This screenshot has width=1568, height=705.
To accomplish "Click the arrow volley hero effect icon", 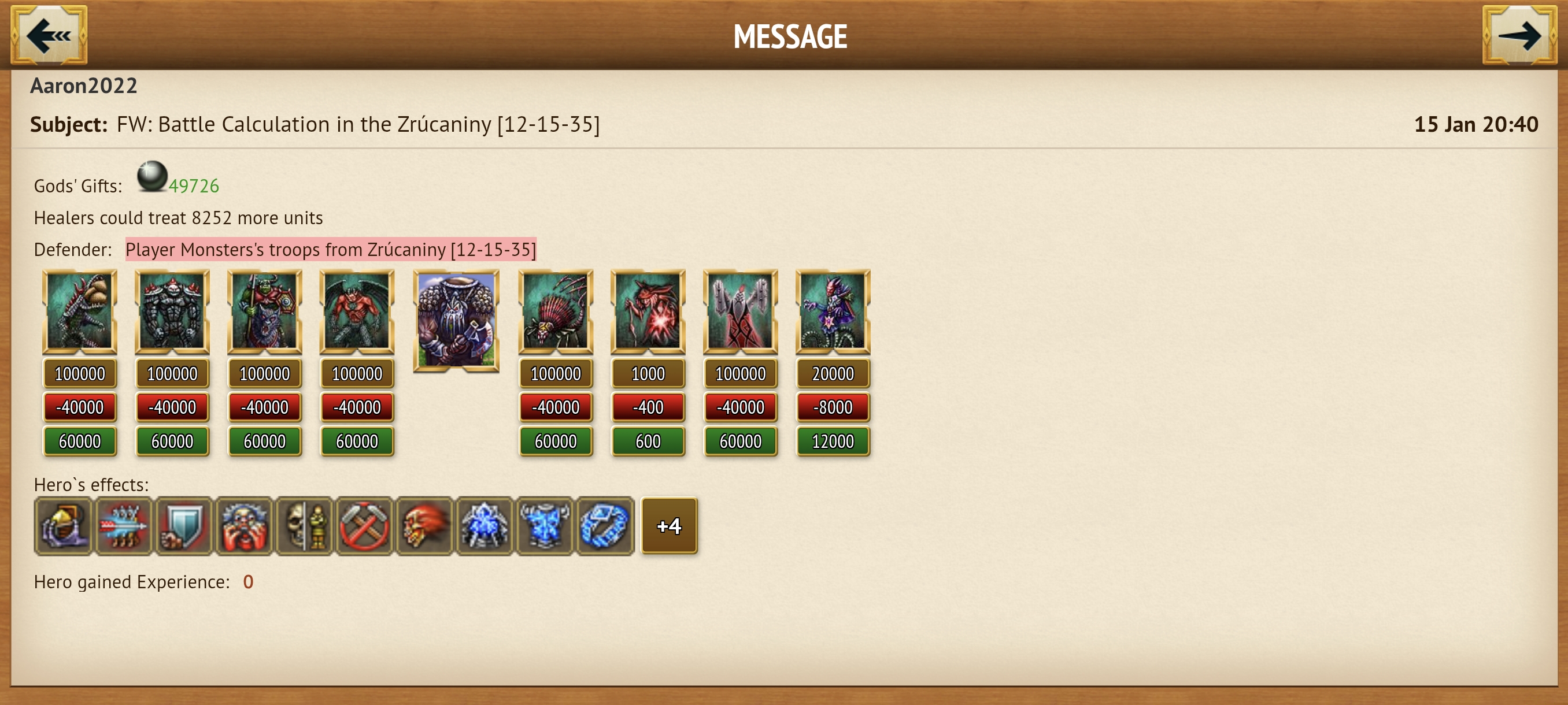I will tap(124, 525).
